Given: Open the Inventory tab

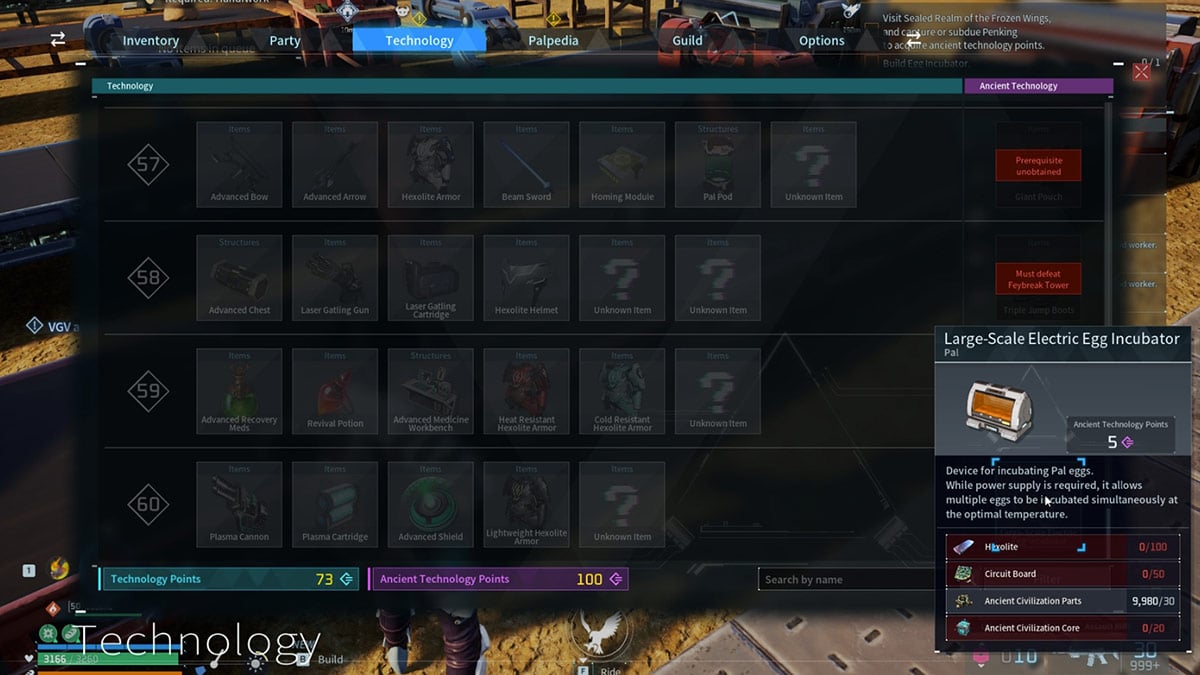Looking at the screenshot, I should pos(151,41).
